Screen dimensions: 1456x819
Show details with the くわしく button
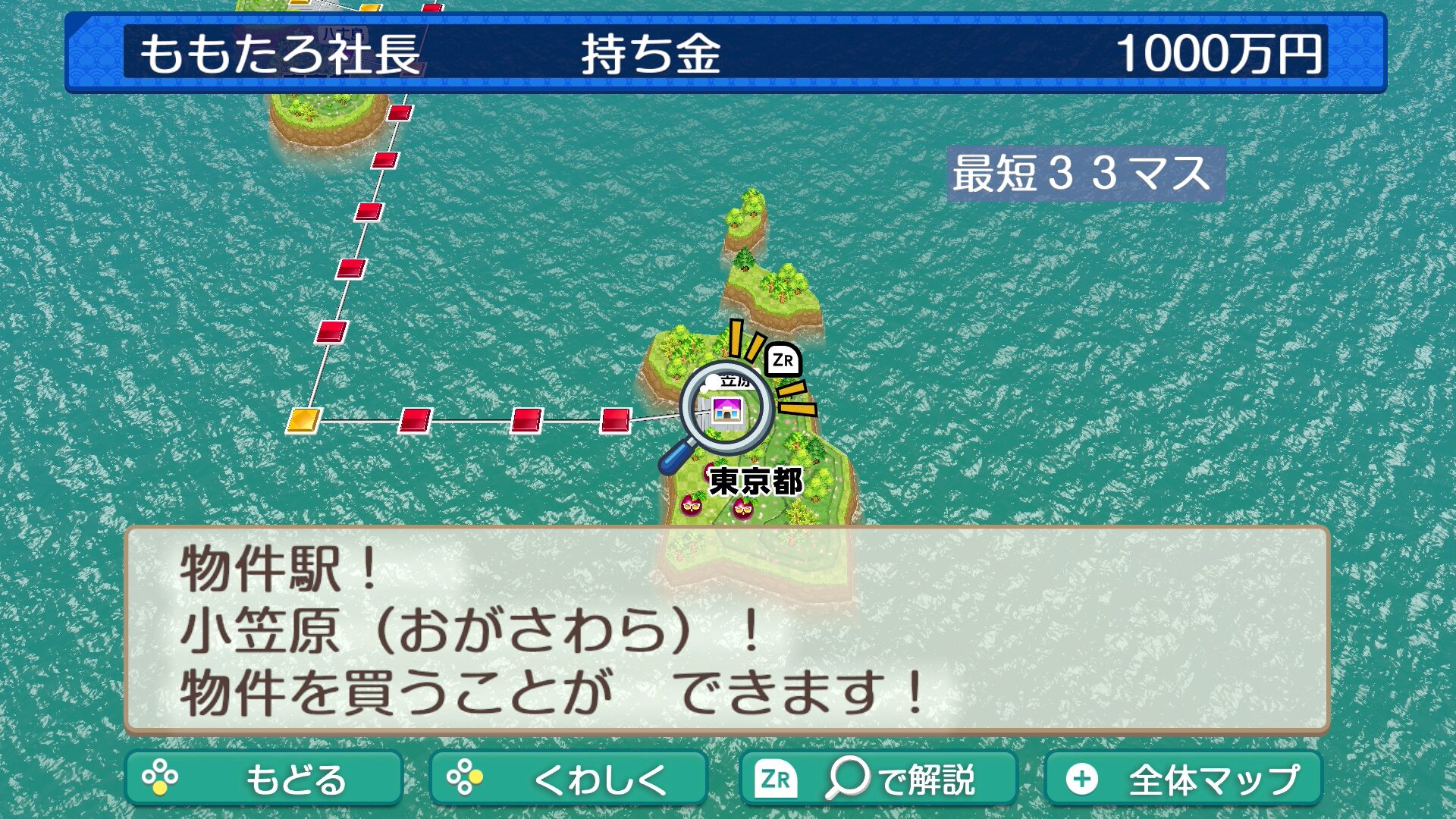(x=568, y=778)
